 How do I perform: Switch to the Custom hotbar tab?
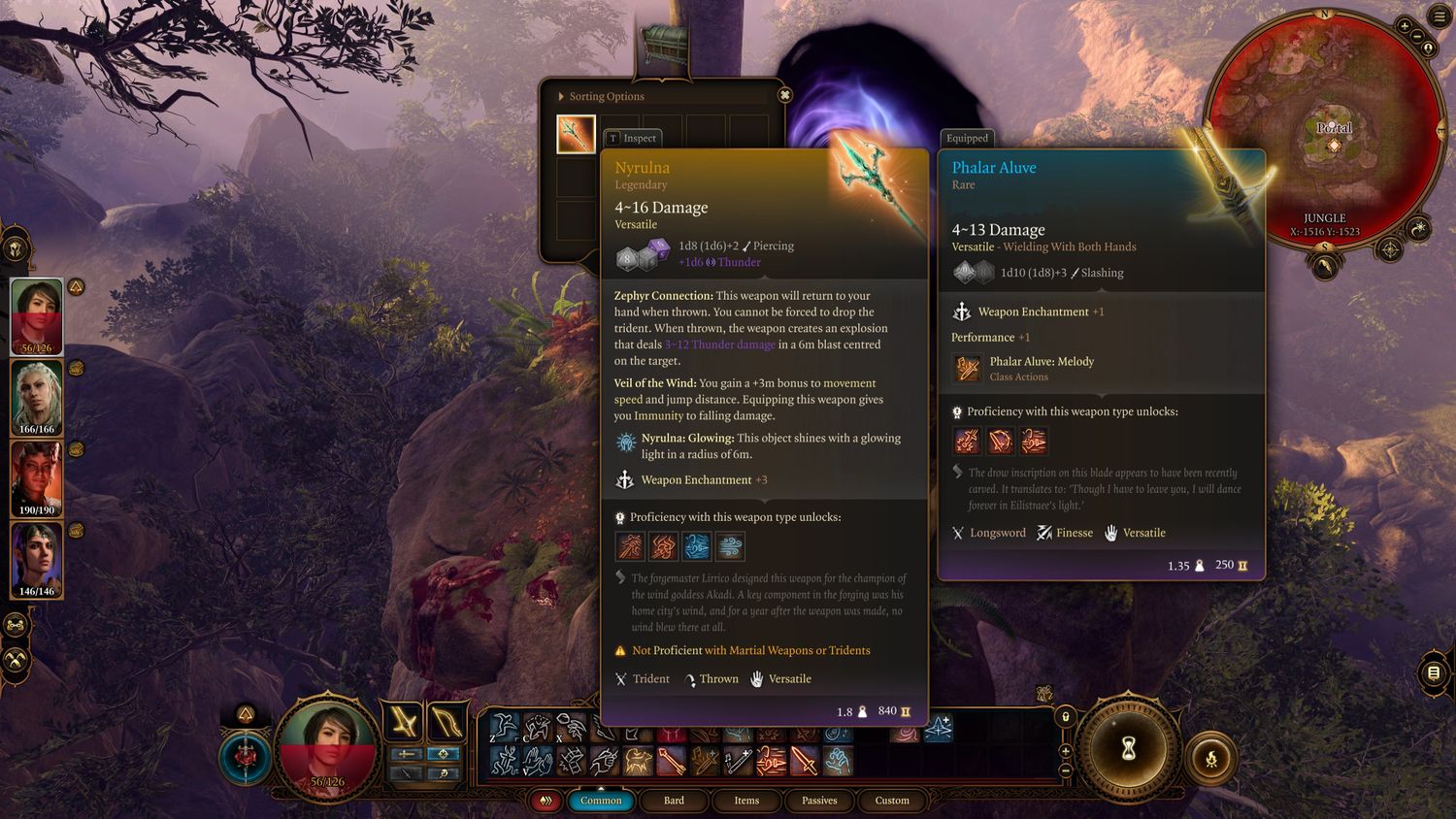tap(892, 801)
